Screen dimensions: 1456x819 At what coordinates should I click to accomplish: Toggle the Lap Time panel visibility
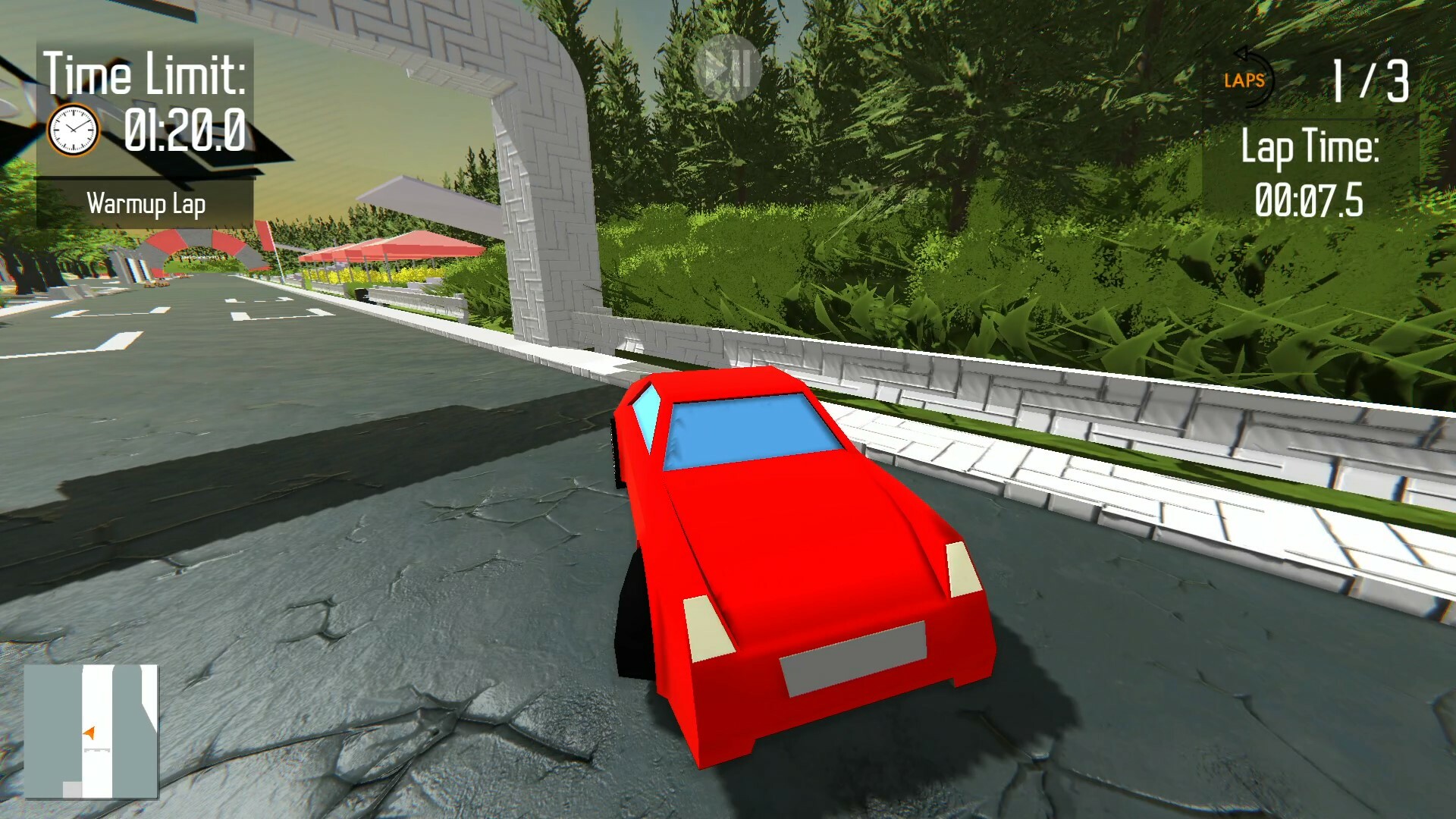(x=1312, y=174)
